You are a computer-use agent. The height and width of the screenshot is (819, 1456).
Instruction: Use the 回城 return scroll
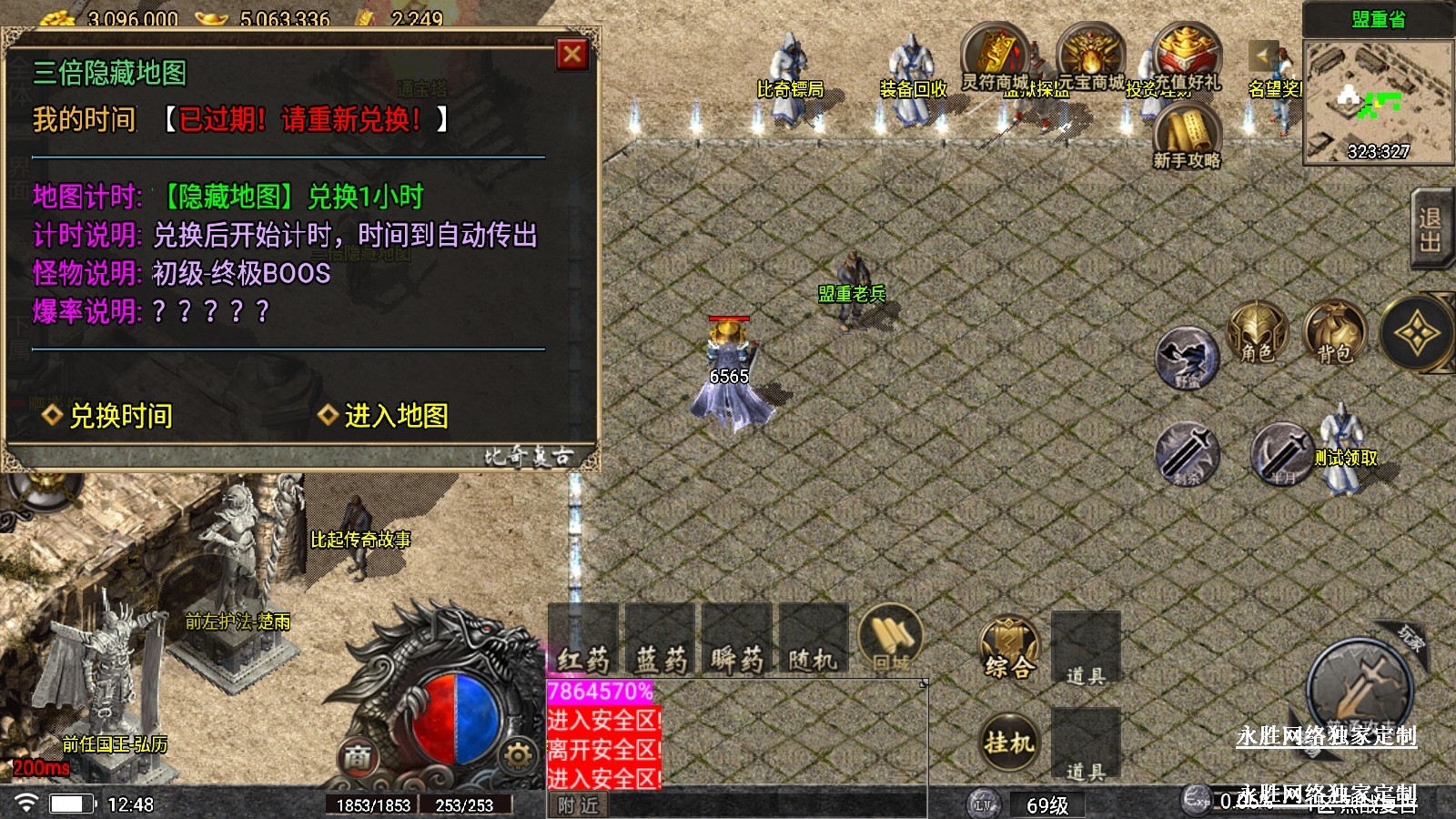(890, 639)
